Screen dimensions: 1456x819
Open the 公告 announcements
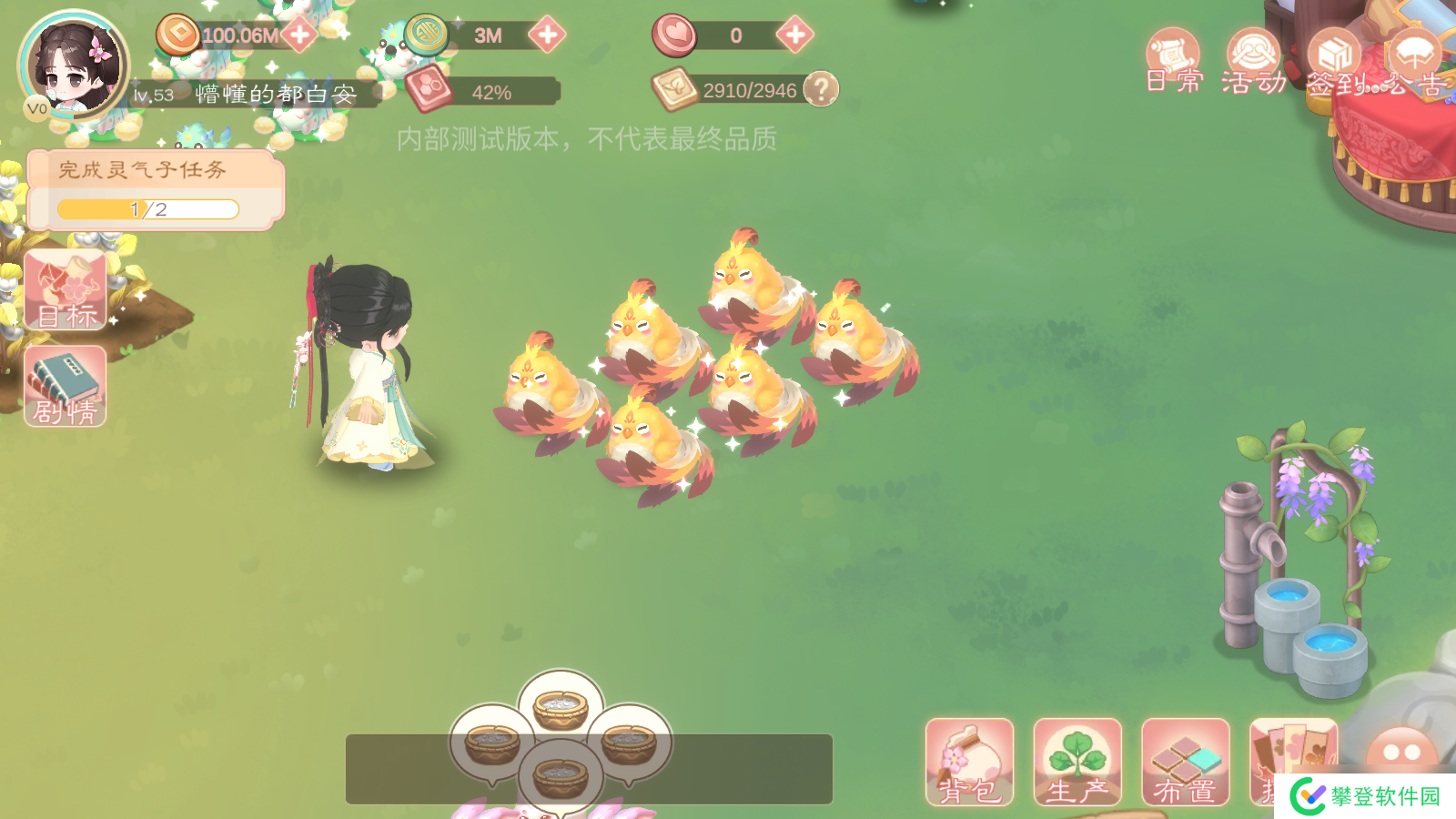[1414, 62]
